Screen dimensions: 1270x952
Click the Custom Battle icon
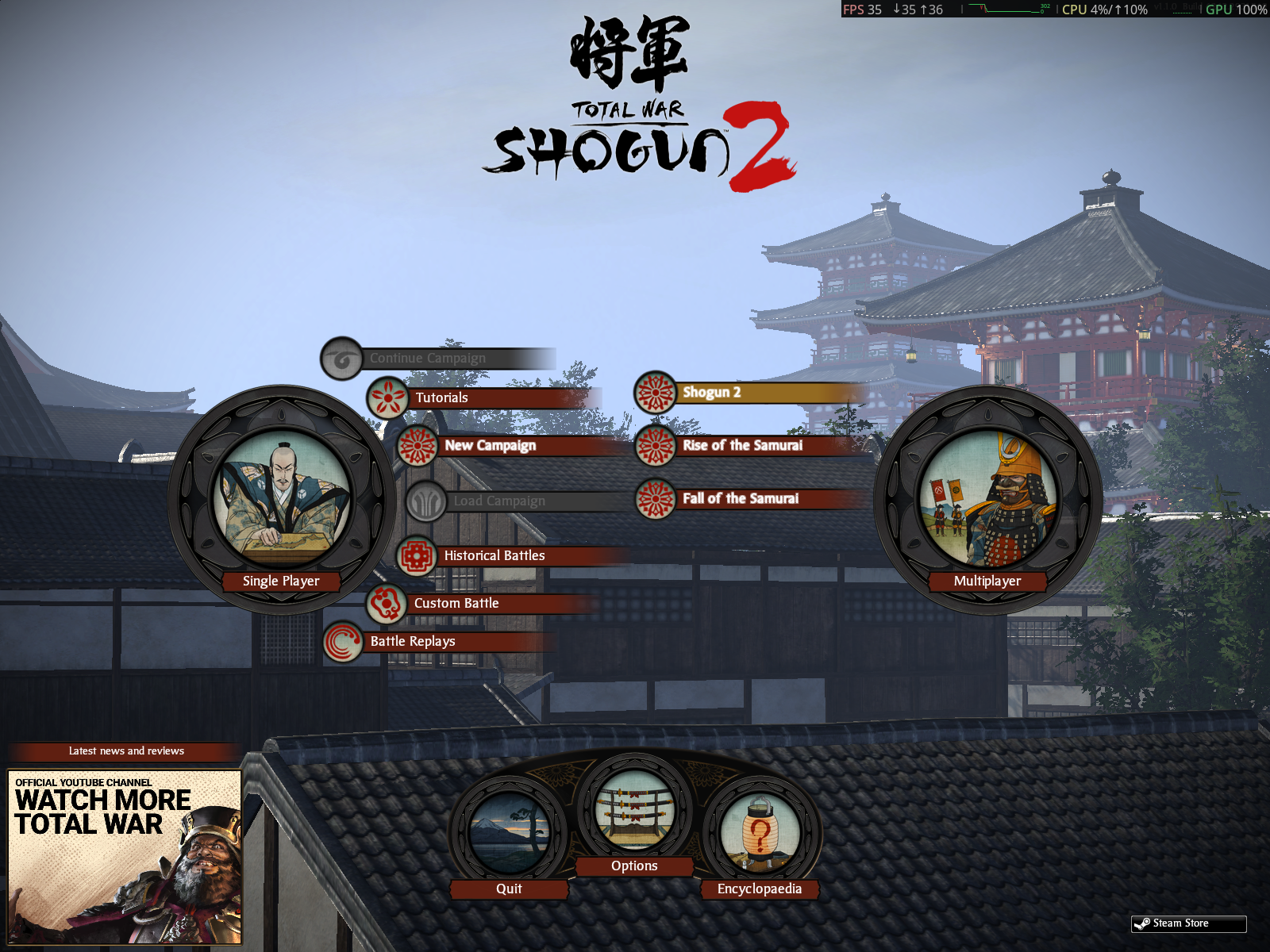(386, 603)
